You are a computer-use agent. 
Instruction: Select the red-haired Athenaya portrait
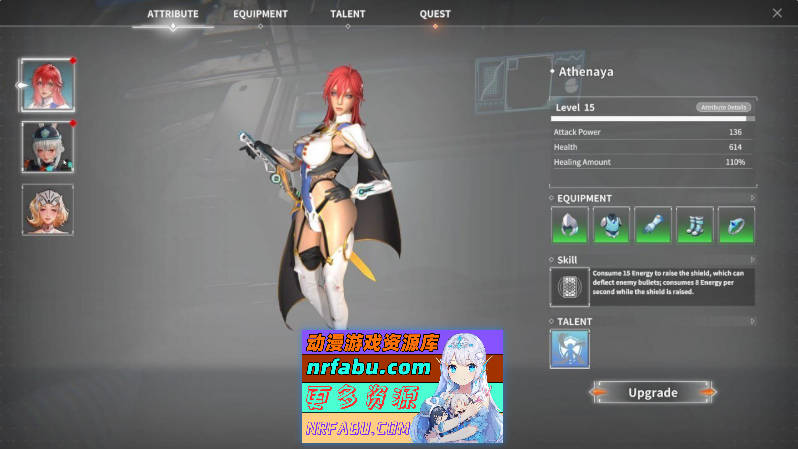pos(47,85)
